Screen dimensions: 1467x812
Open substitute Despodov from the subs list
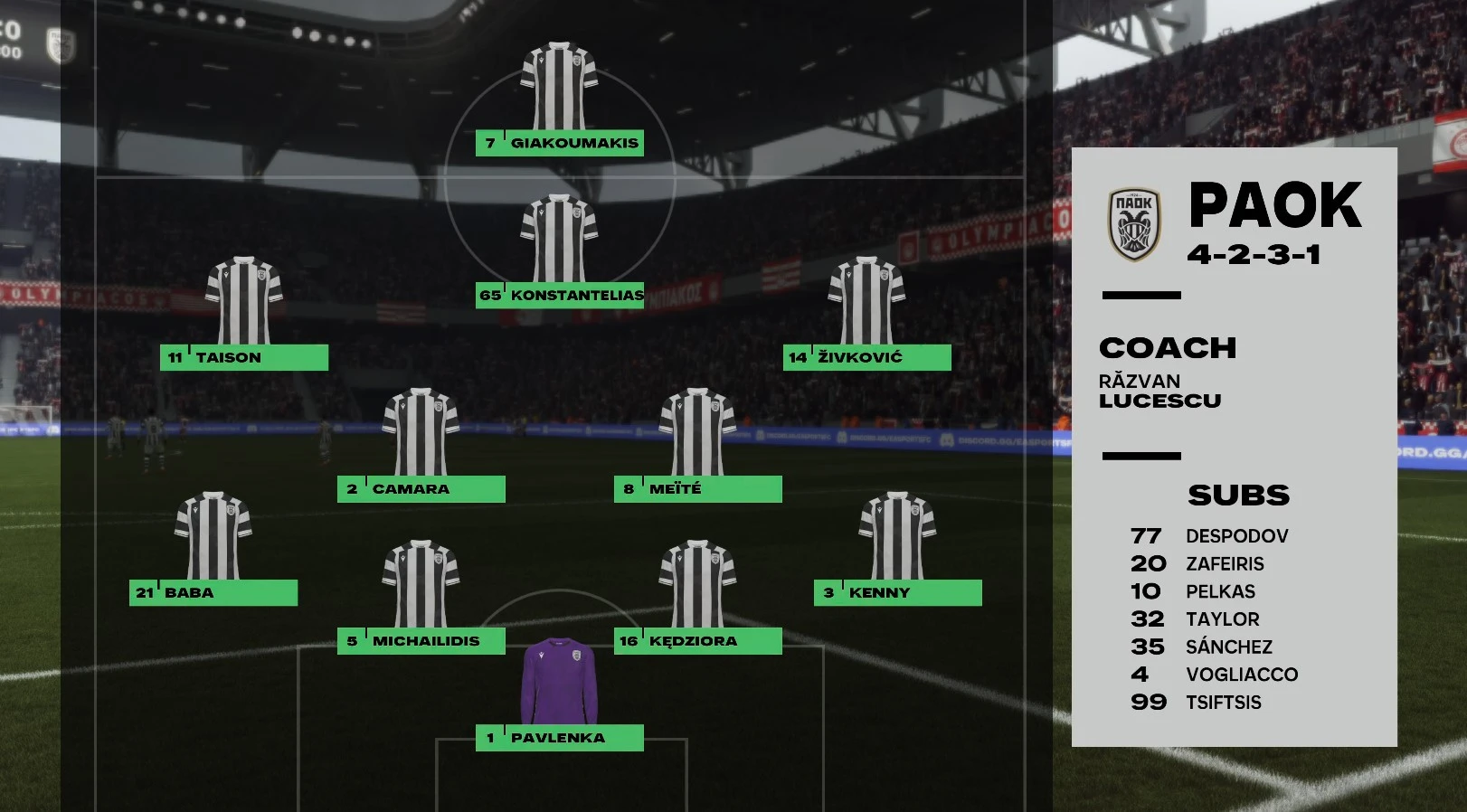1239,535
